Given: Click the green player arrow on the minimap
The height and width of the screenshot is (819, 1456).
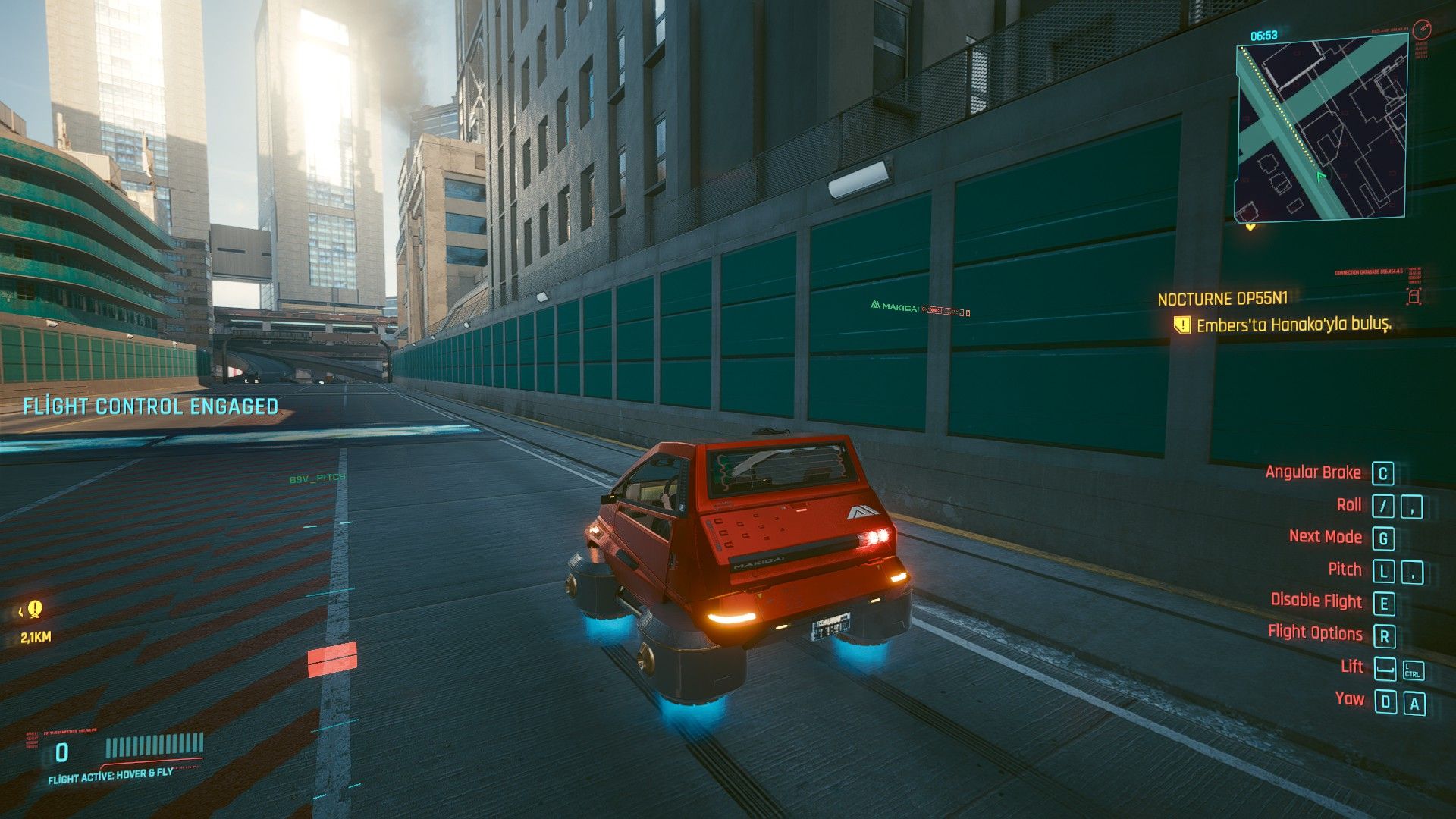Looking at the screenshot, I should click(1322, 177).
